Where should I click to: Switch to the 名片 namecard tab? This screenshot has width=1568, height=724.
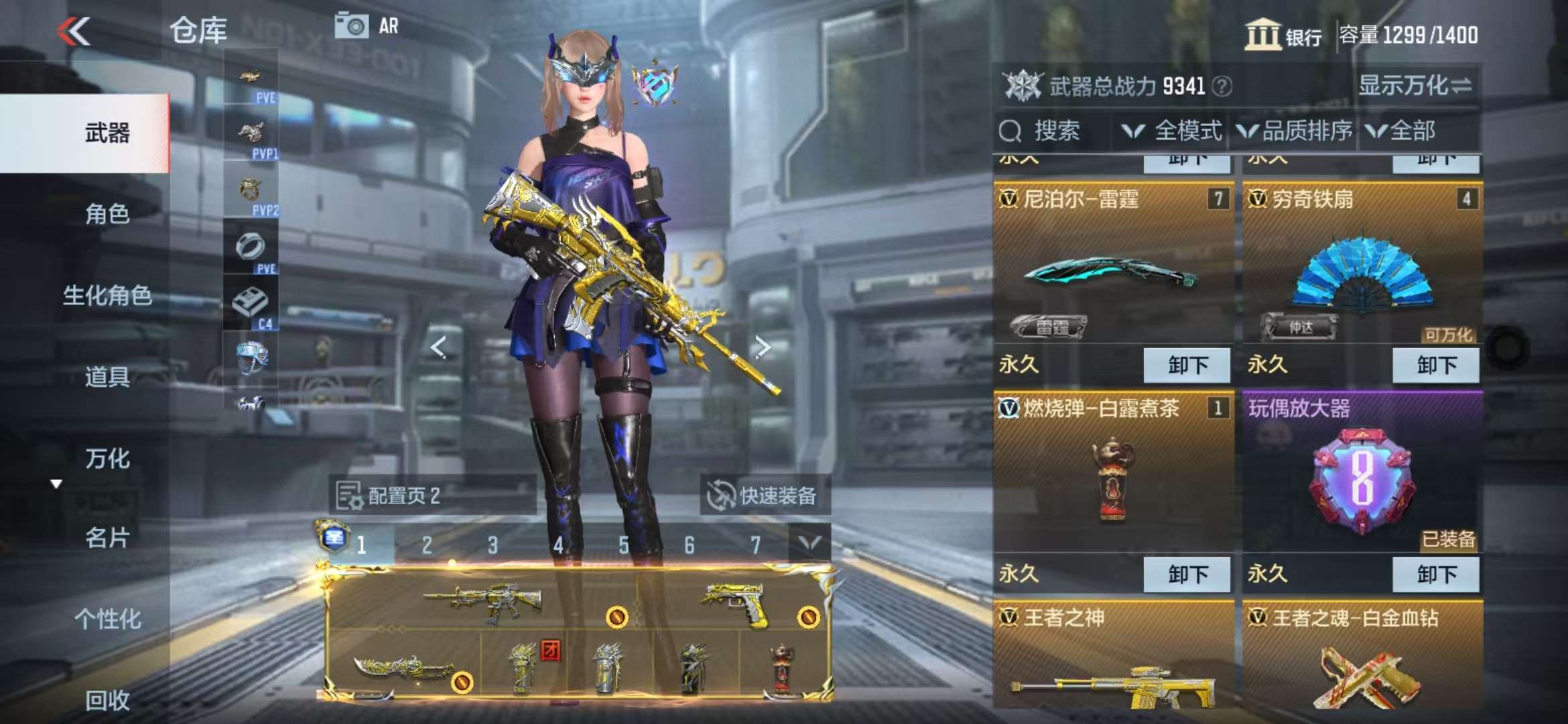pos(107,538)
